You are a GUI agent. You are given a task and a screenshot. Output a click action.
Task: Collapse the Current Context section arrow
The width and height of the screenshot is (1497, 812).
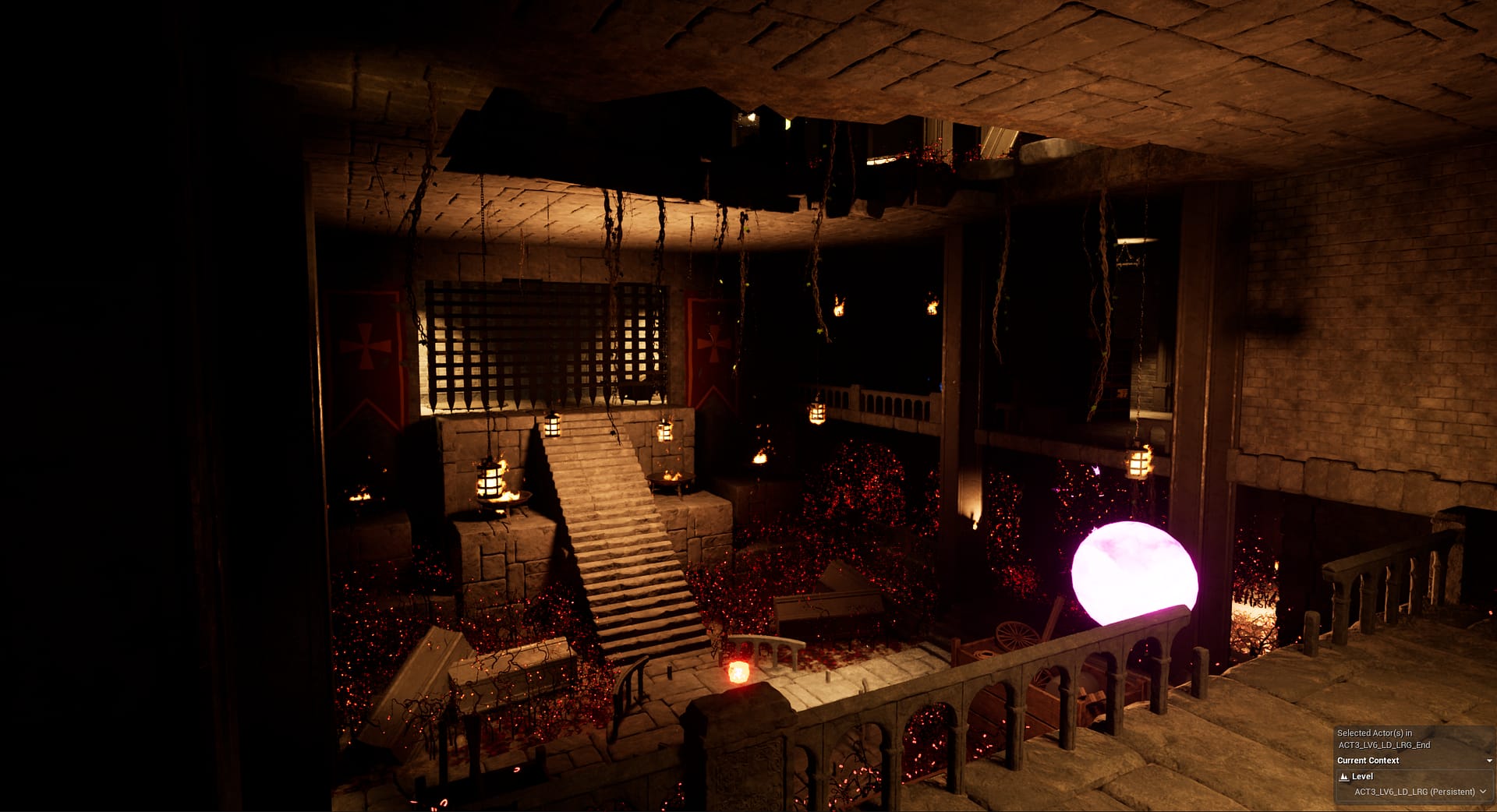(x=1488, y=761)
